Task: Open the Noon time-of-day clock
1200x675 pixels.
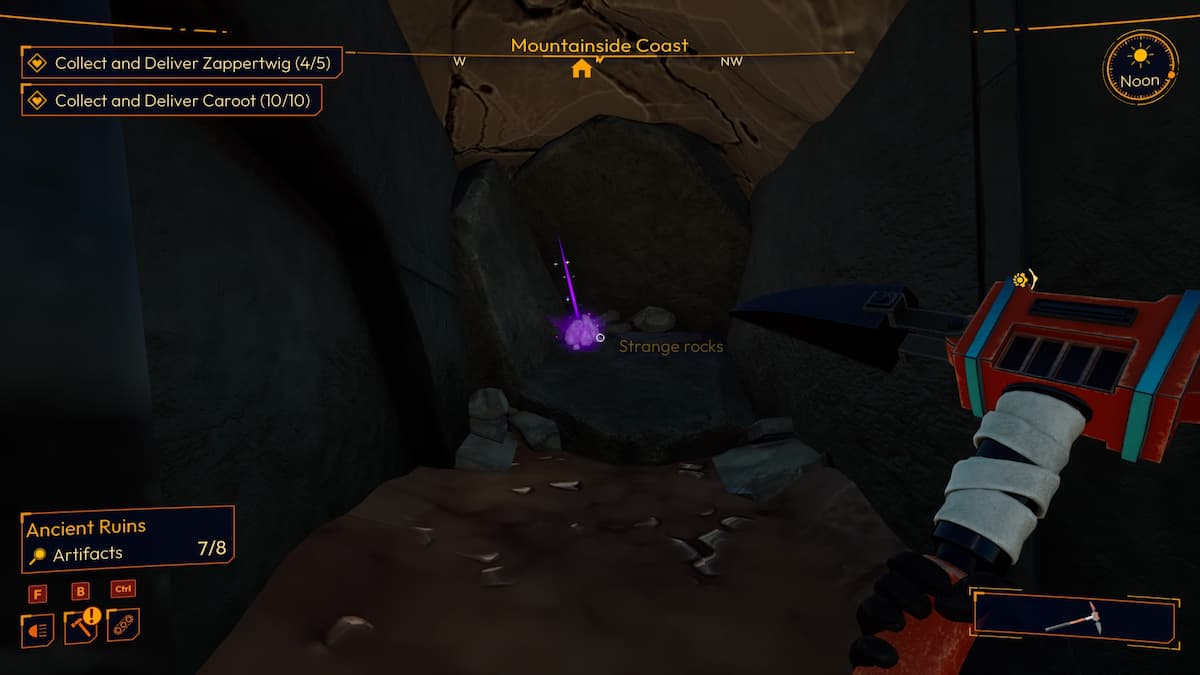Action: pos(1140,68)
